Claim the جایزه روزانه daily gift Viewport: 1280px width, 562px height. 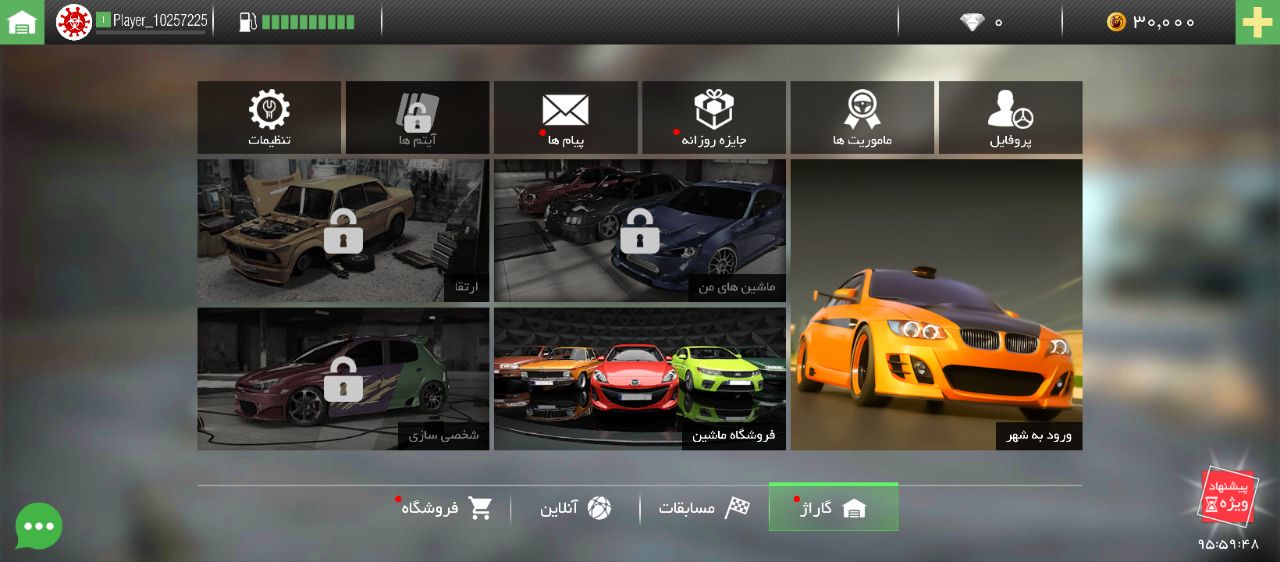714,117
